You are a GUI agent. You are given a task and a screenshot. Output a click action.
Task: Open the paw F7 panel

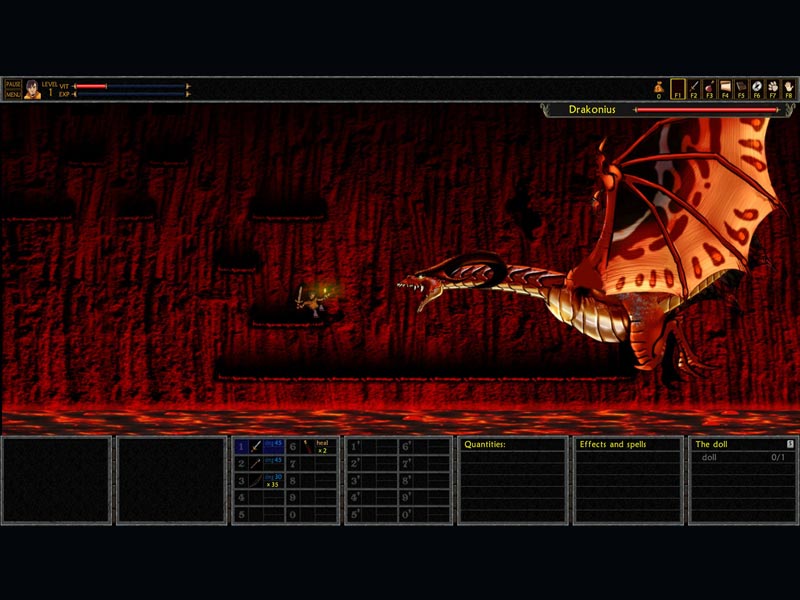(773, 87)
